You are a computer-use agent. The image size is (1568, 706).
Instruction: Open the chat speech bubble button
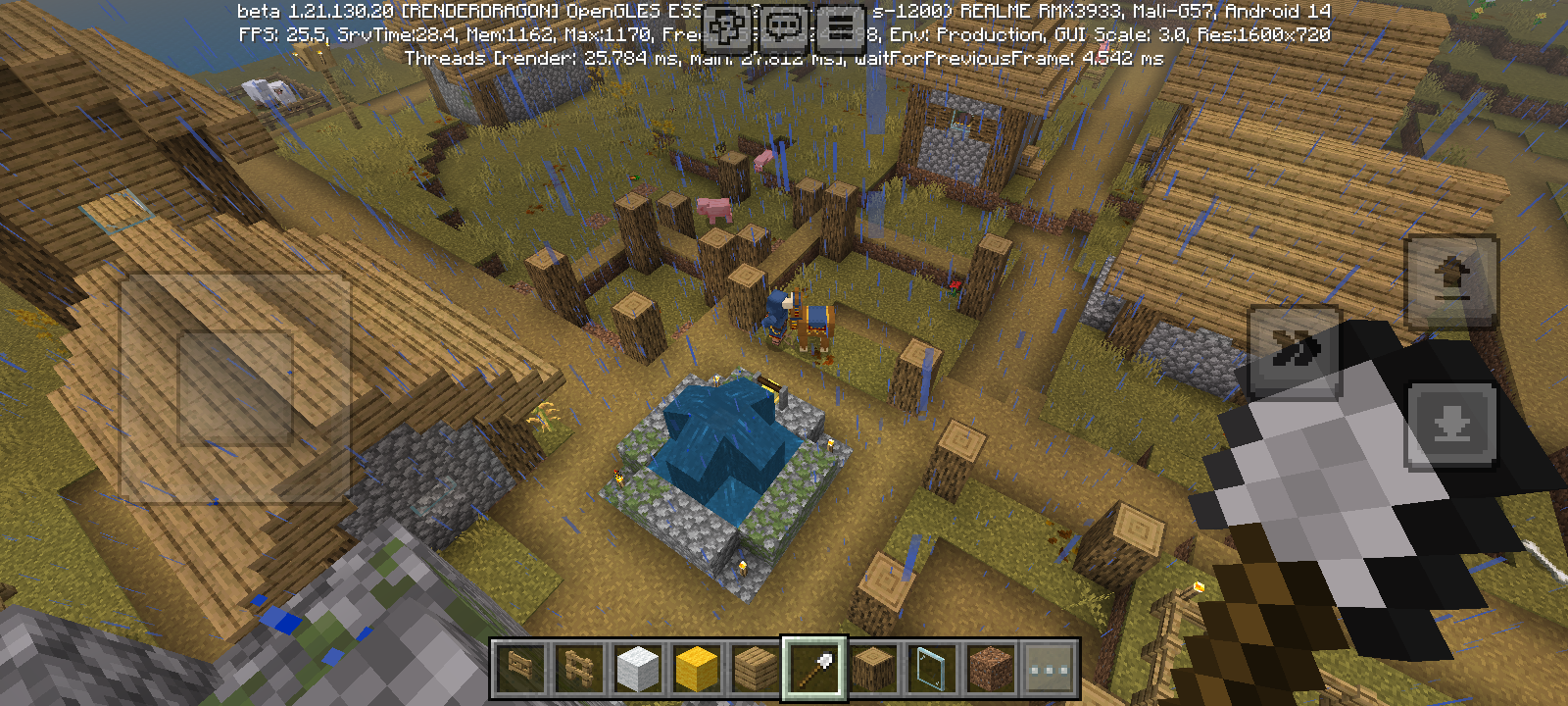click(784, 27)
